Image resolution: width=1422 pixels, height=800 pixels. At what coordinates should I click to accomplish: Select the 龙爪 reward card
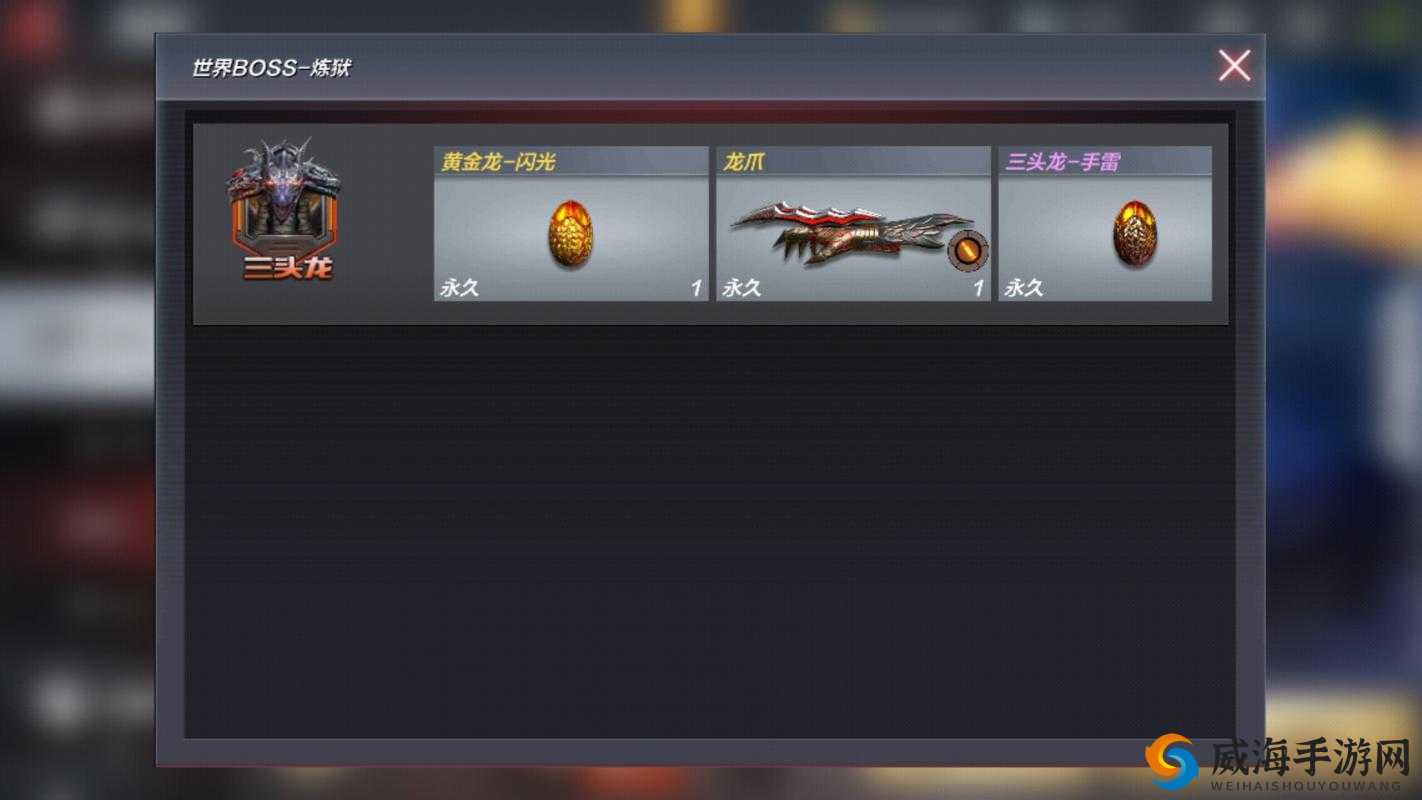pyautogui.click(x=852, y=225)
